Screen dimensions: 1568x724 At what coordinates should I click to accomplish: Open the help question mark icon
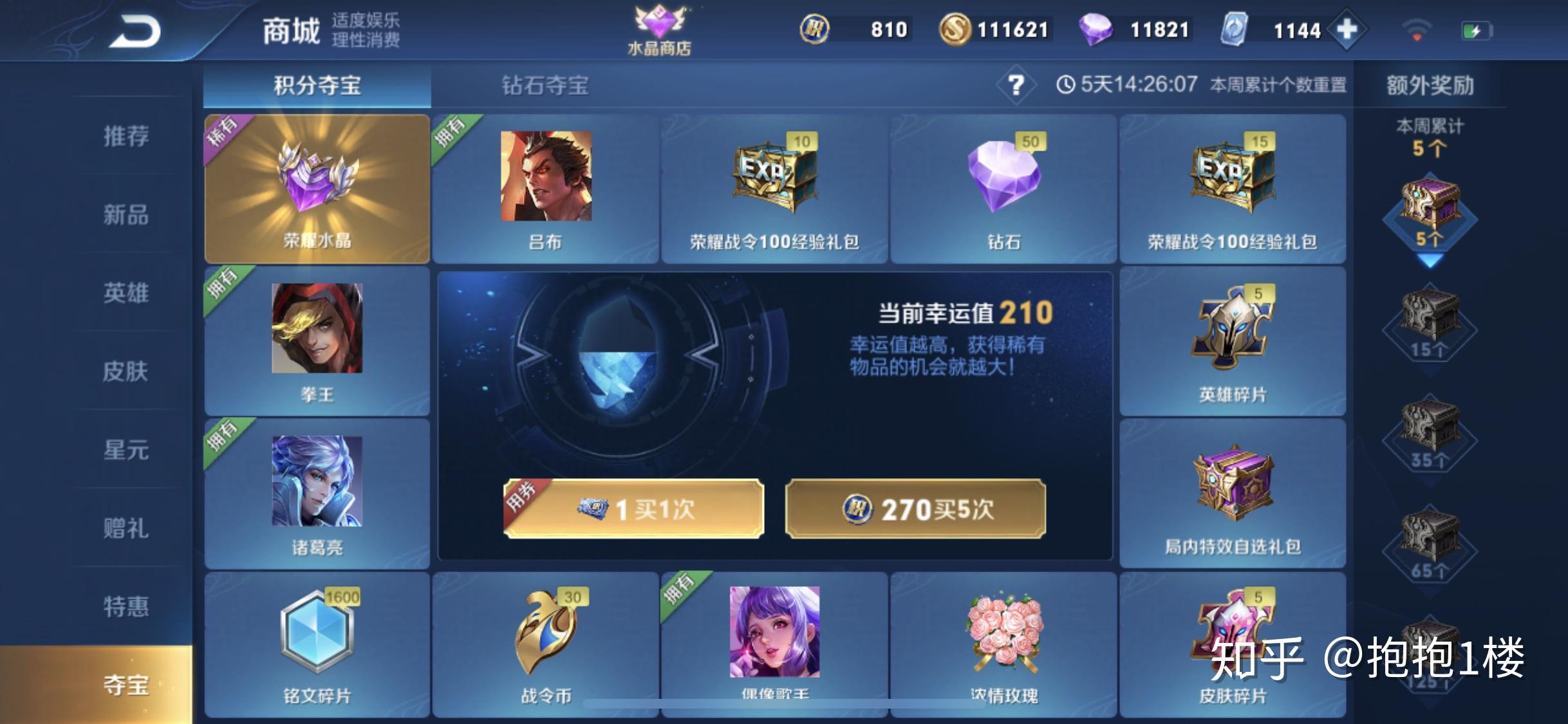(1016, 86)
